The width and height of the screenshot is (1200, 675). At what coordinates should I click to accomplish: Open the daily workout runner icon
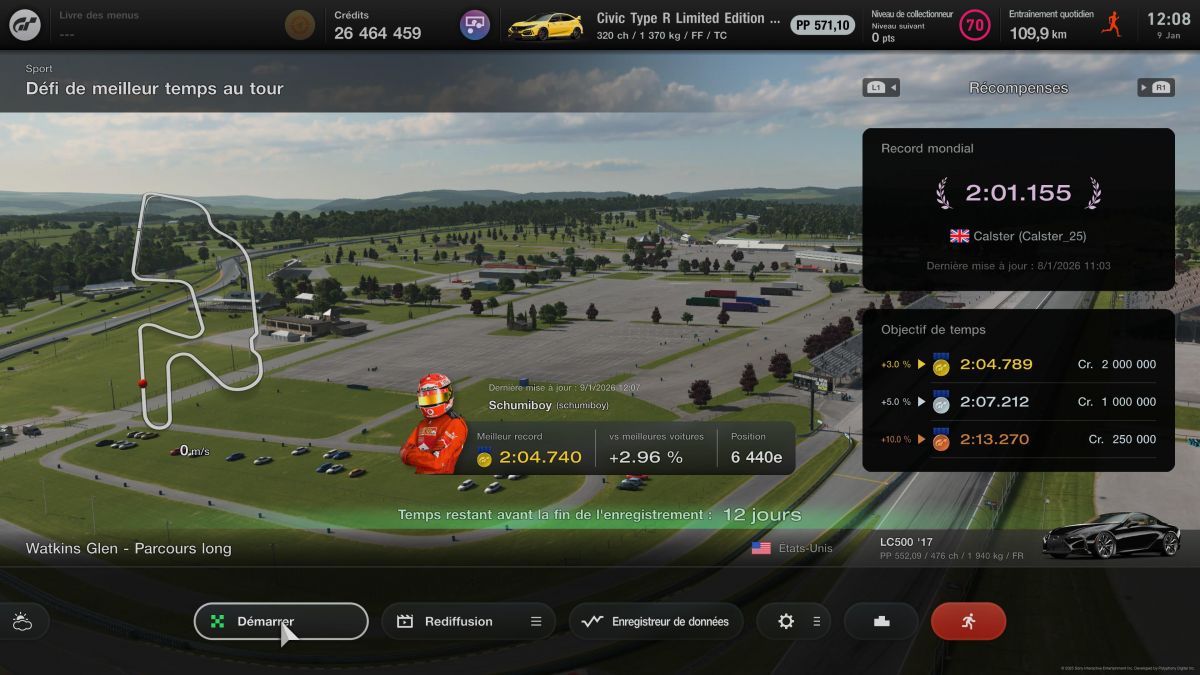point(1111,25)
